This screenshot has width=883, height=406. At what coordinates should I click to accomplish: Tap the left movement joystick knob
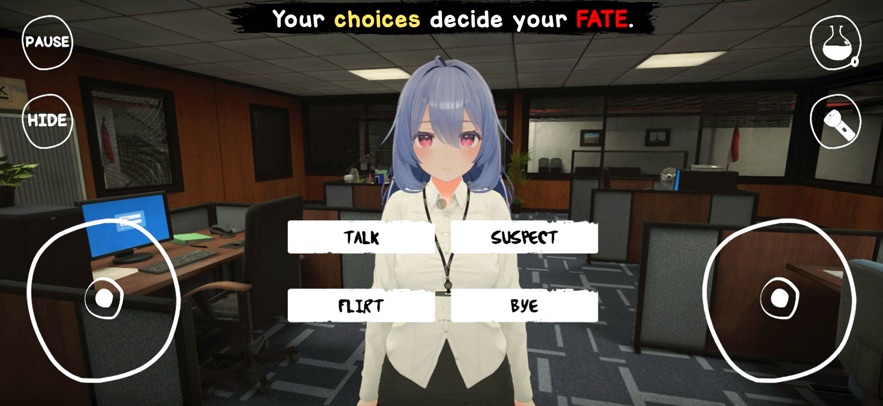click(103, 297)
